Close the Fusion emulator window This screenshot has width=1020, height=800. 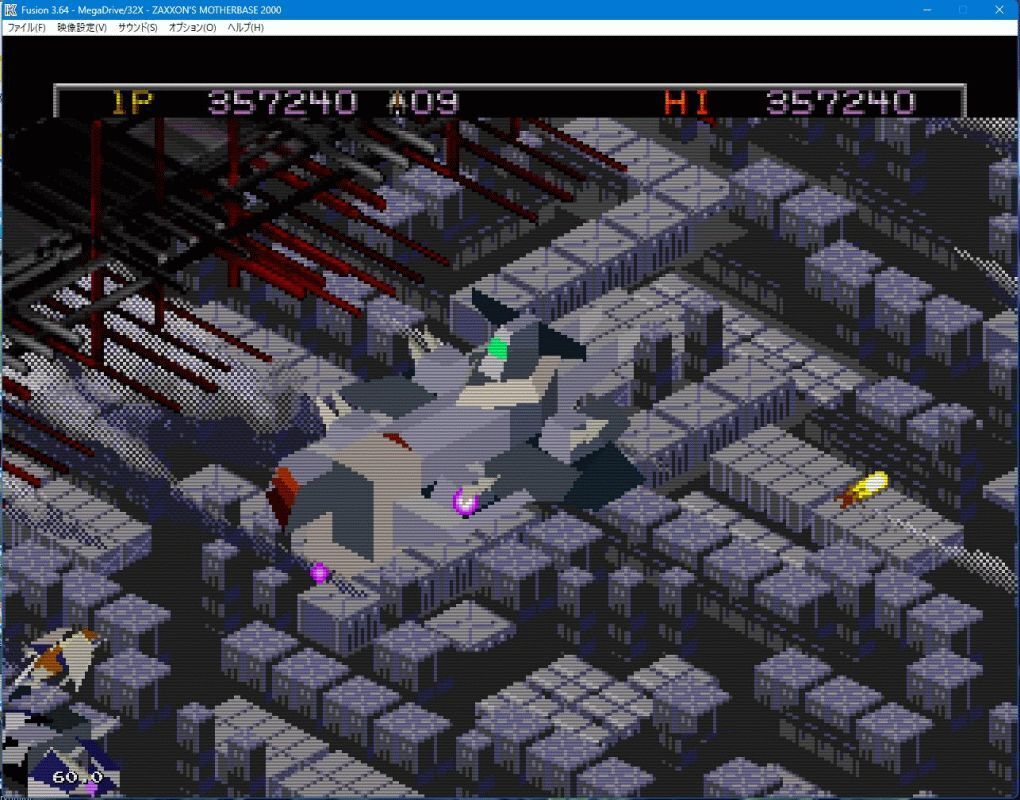tap(1001, 9)
